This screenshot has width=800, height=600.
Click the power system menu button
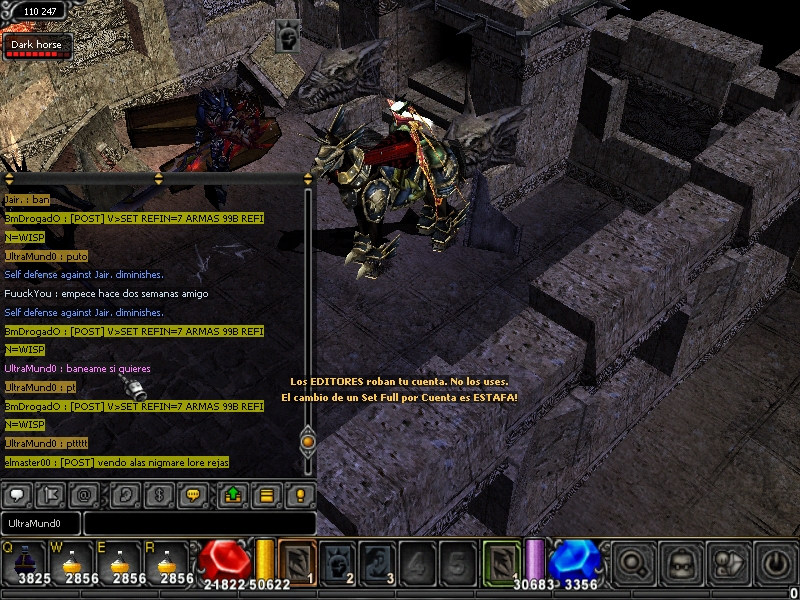[x=775, y=562]
